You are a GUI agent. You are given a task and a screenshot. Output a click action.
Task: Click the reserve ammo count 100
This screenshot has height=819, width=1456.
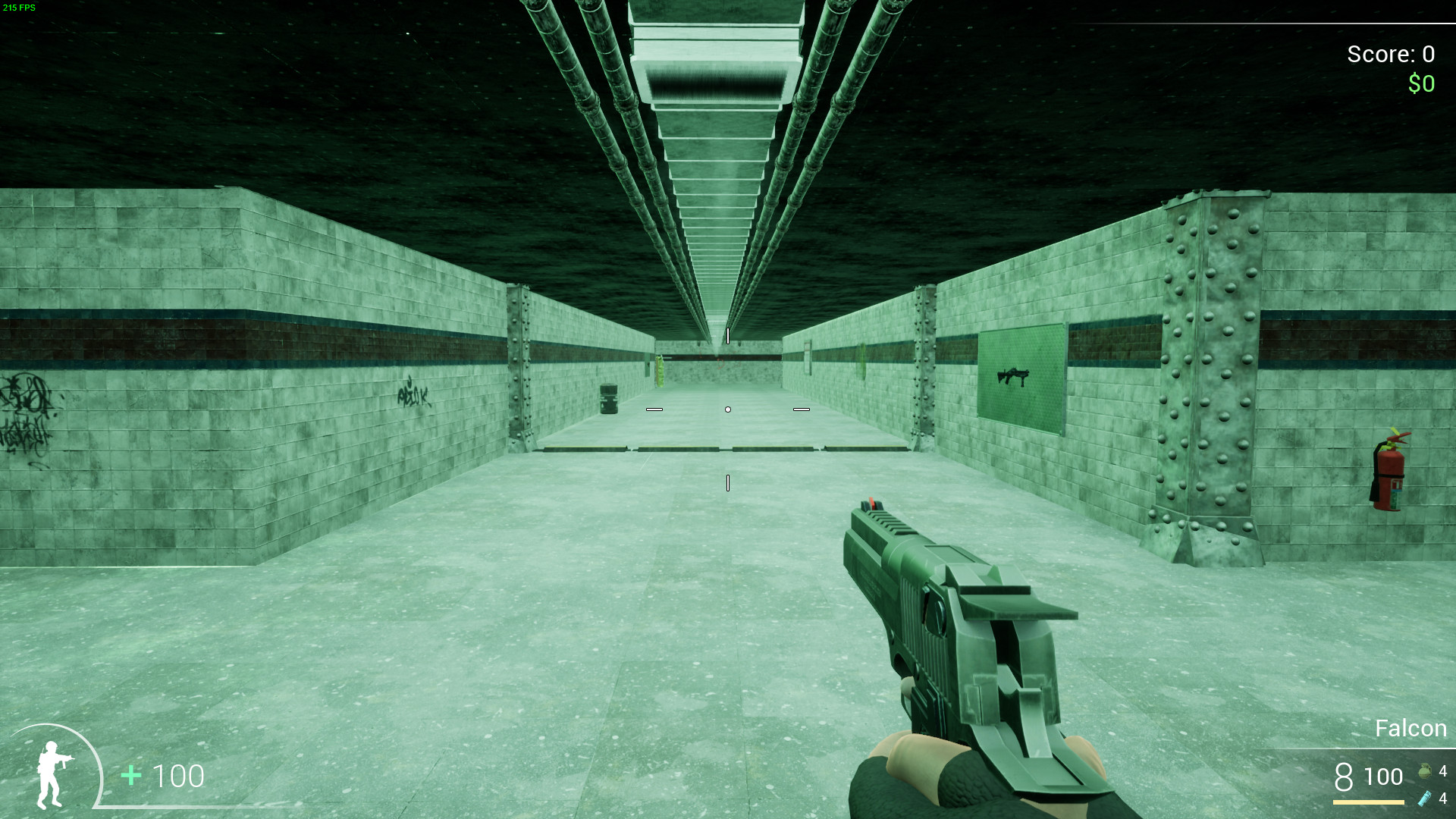(x=1382, y=777)
